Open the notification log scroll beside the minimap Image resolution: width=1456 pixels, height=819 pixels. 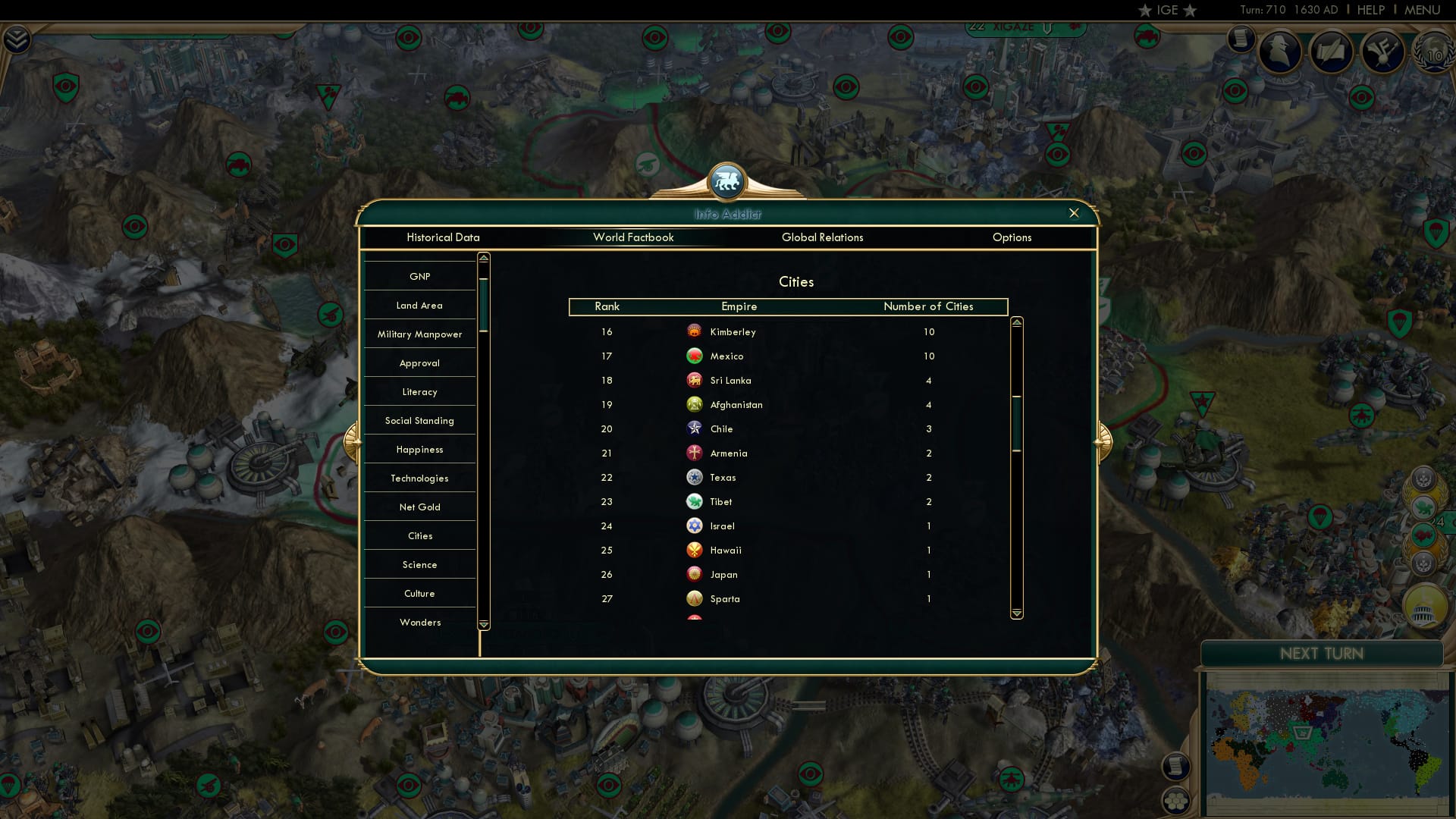click(x=1175, y=767)
